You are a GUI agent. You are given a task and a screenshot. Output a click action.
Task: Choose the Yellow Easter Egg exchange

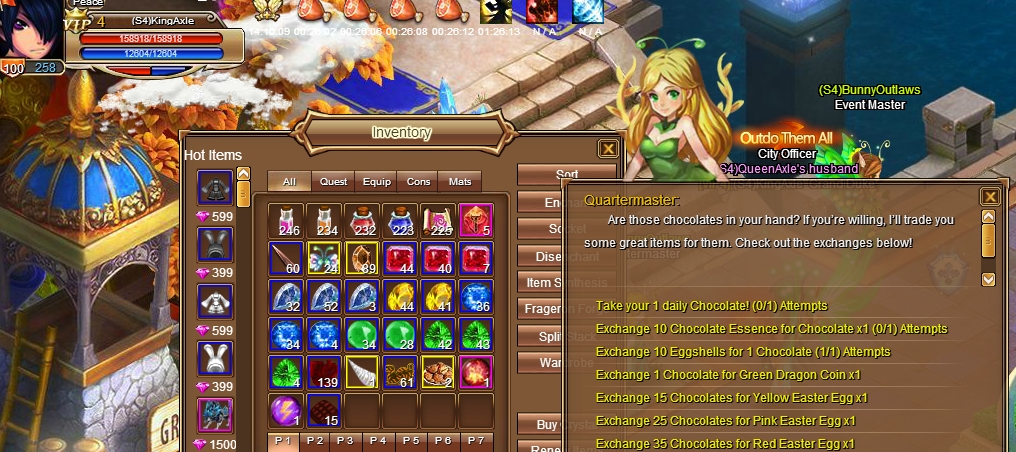pyautogui.click(x=731, y=398)
